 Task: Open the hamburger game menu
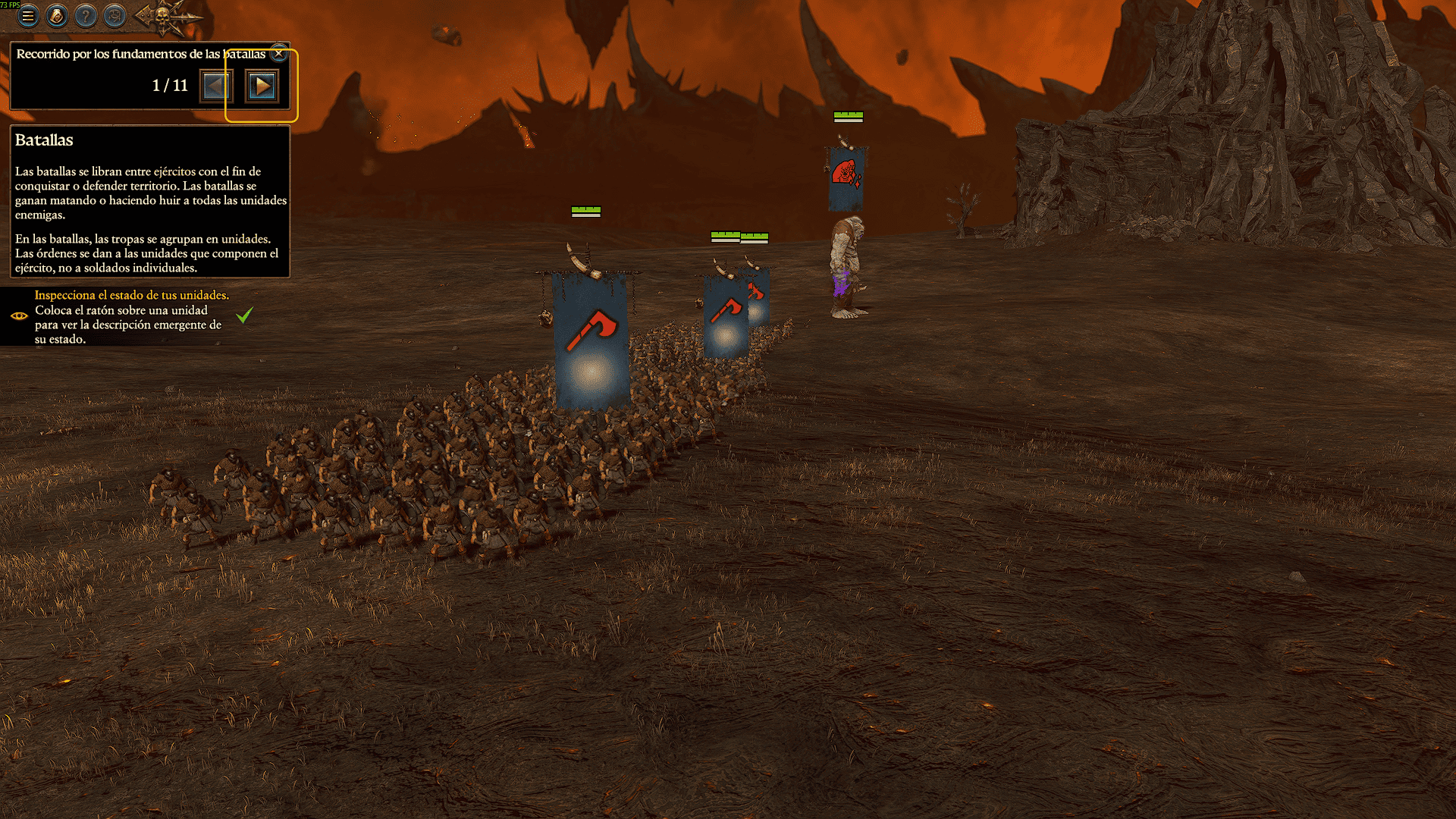28,15
